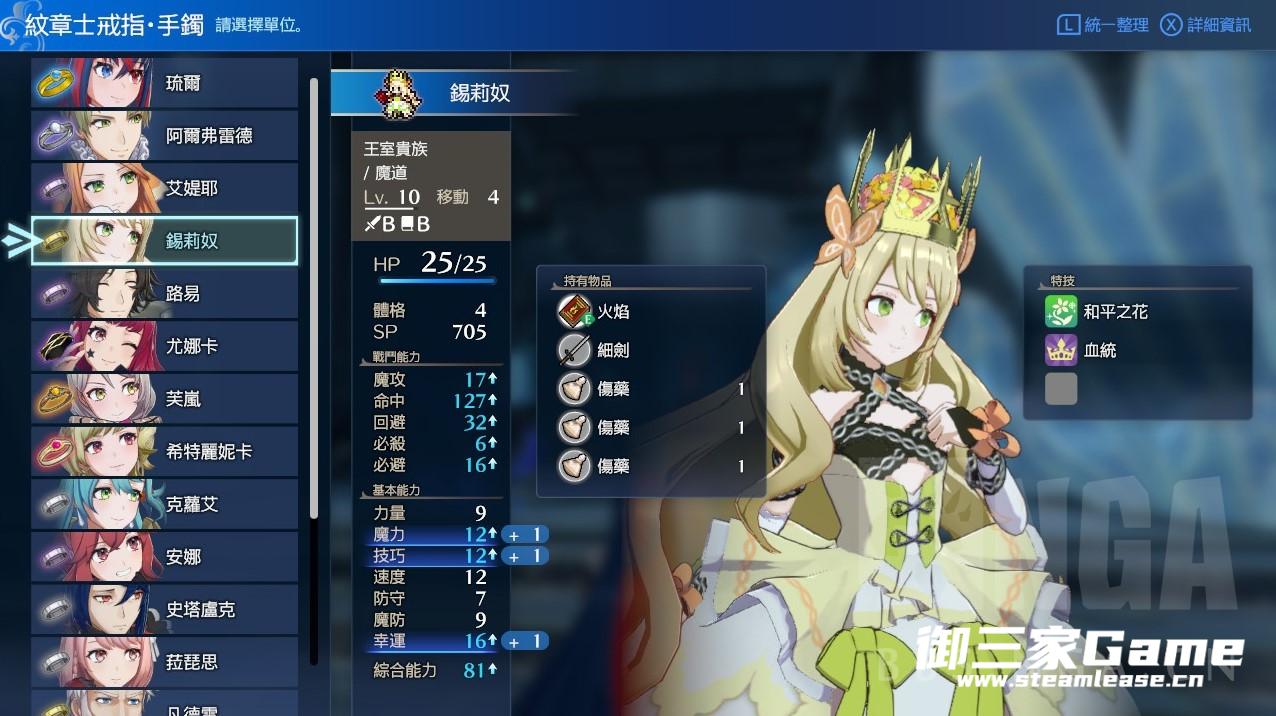Select 史塔盧克 in the roster
This screenshot has height=716, width=1276.
(165, 609)
